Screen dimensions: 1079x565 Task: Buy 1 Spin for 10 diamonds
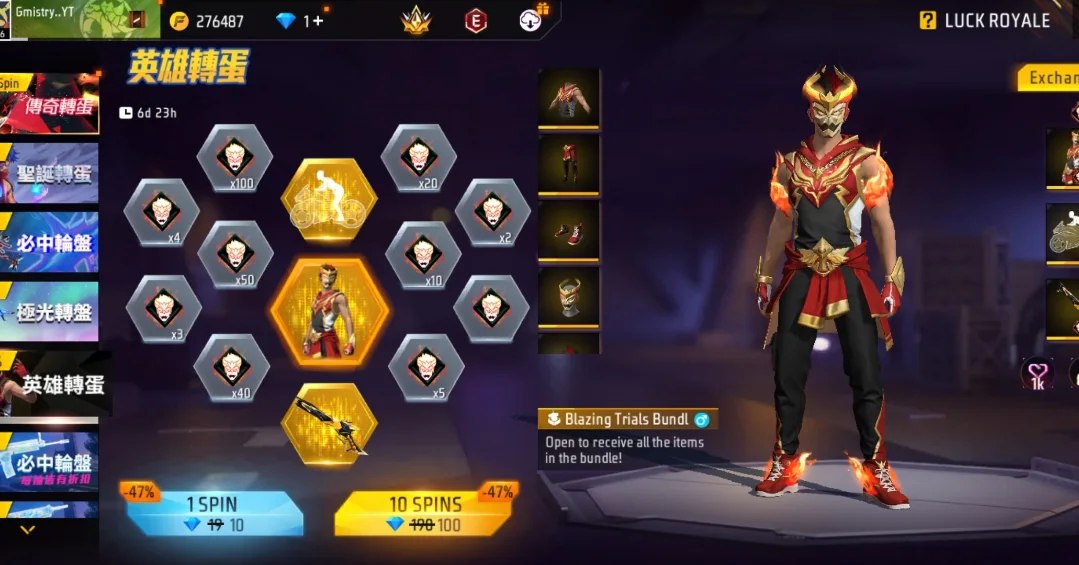point(214,513)
